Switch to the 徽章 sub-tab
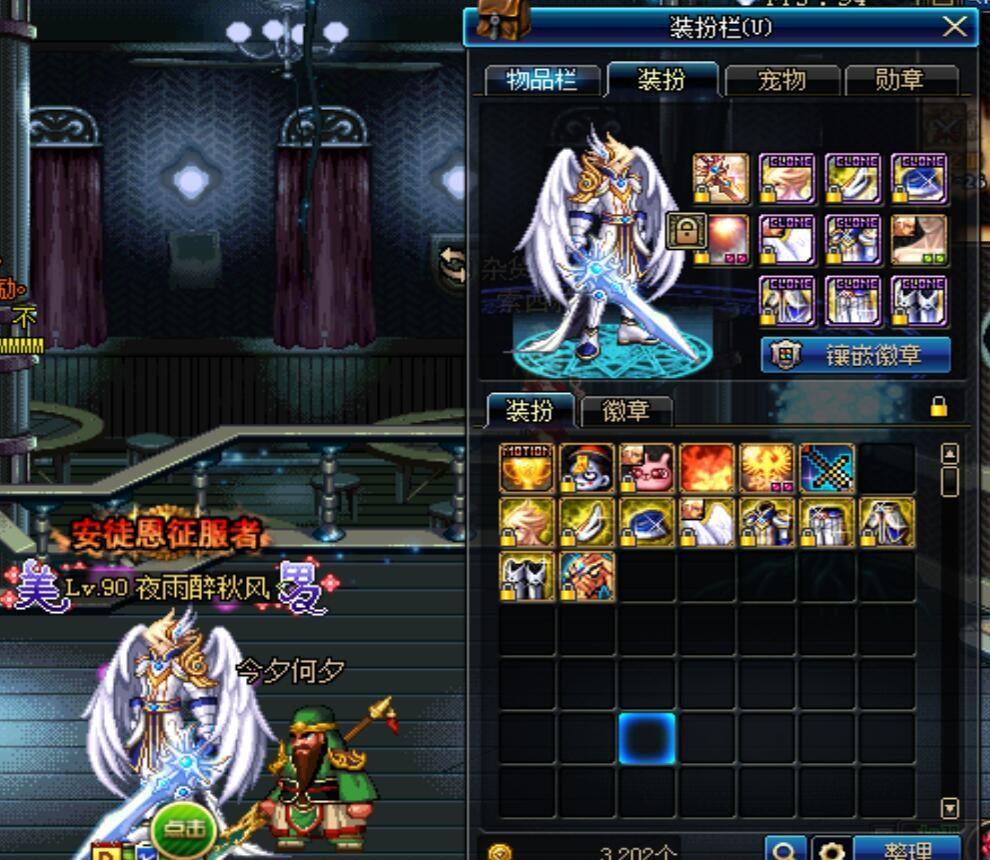 click(626, 410)
